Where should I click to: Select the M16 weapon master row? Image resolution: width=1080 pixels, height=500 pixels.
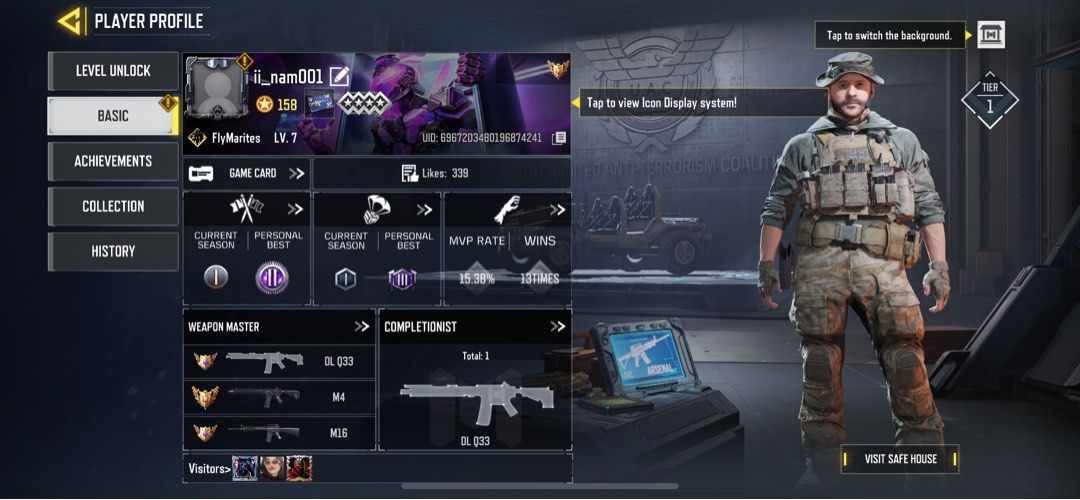(x=280, y=433)
